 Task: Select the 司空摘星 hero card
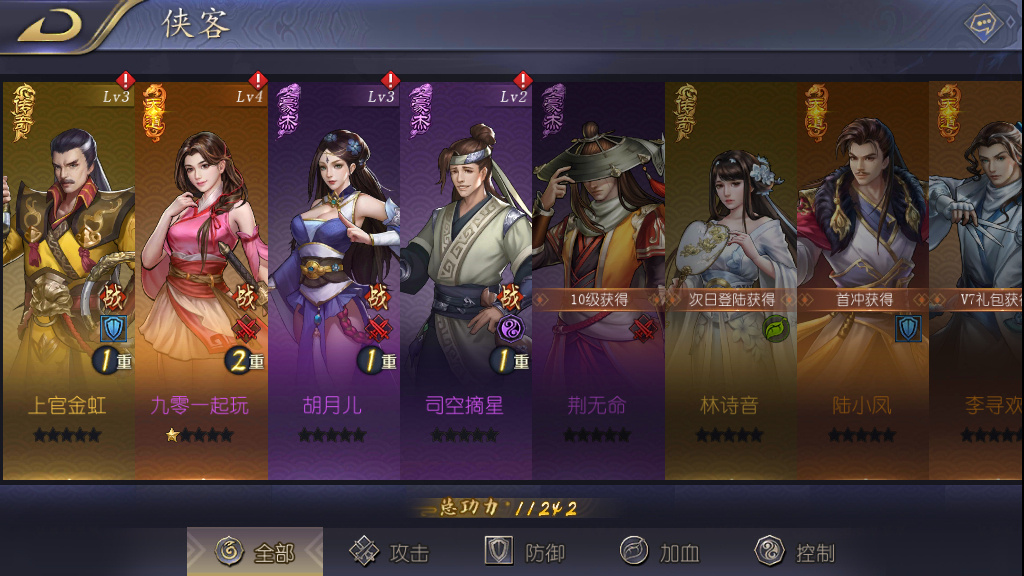click(x=465, y=280)
